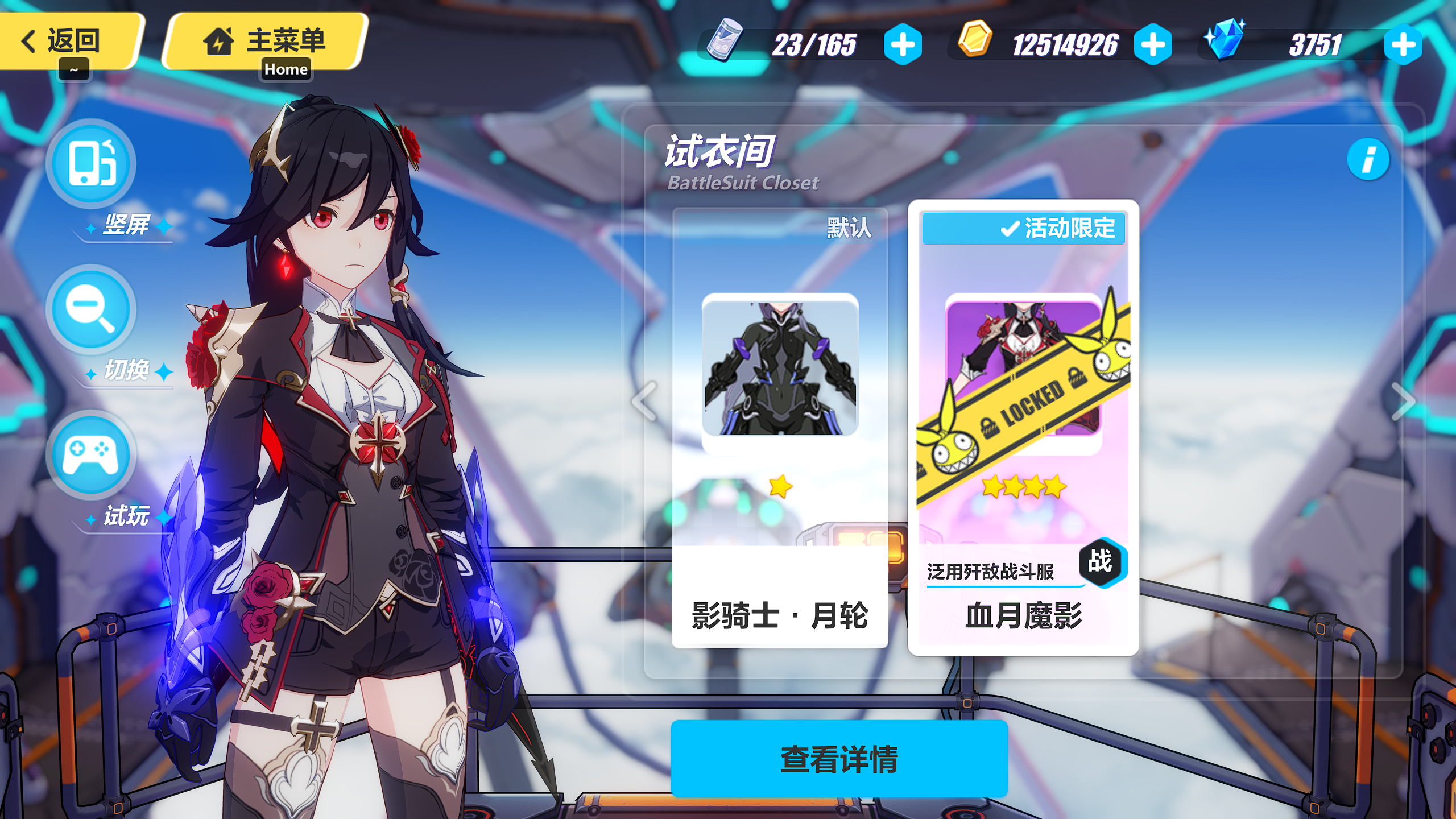The image size is (1456, 819).
Task: Select the locked 血月魔影 outfit card
Action: (1023, 428)
